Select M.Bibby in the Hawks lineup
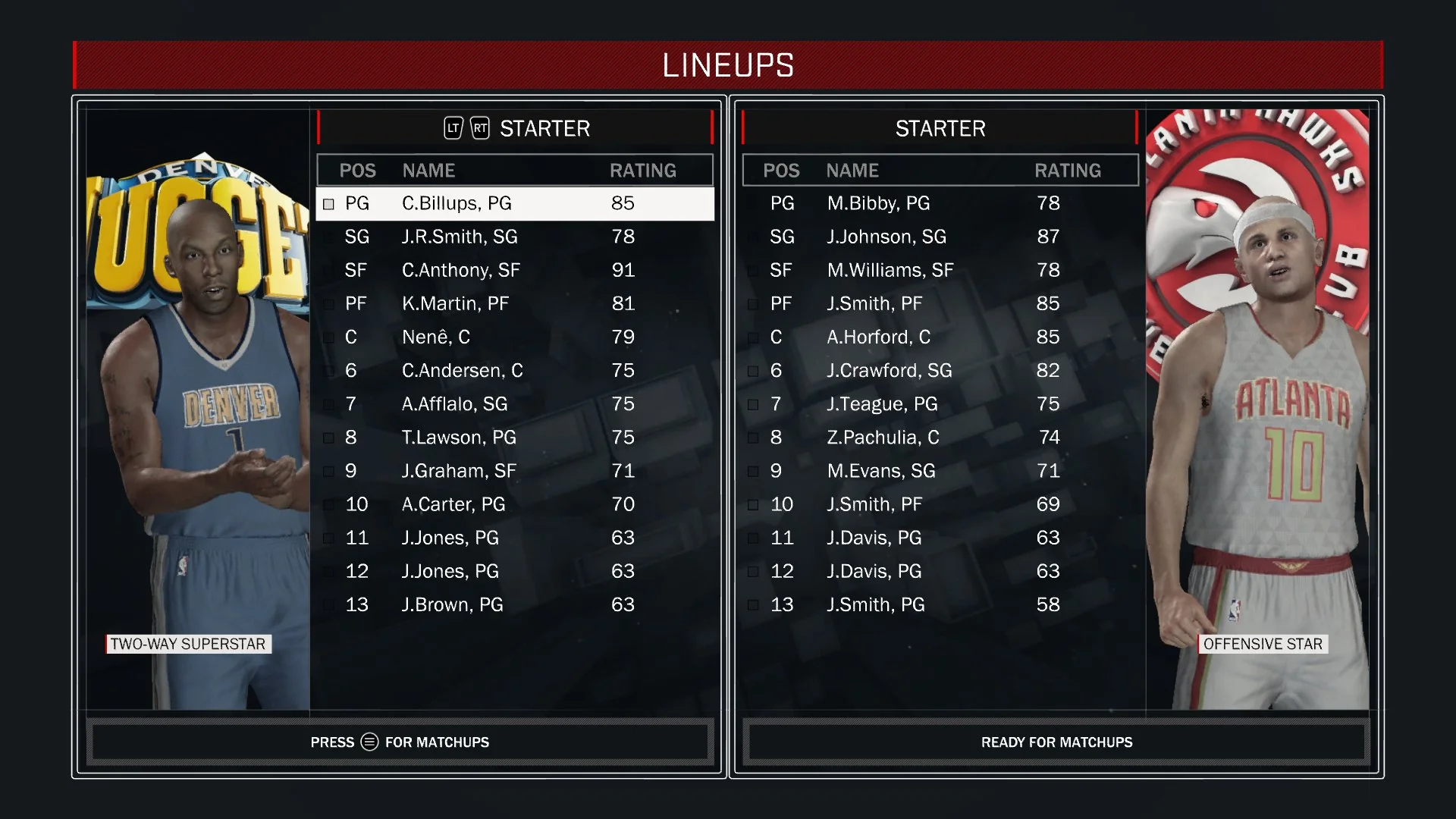 pyautogui.click(x=940, y=203)
